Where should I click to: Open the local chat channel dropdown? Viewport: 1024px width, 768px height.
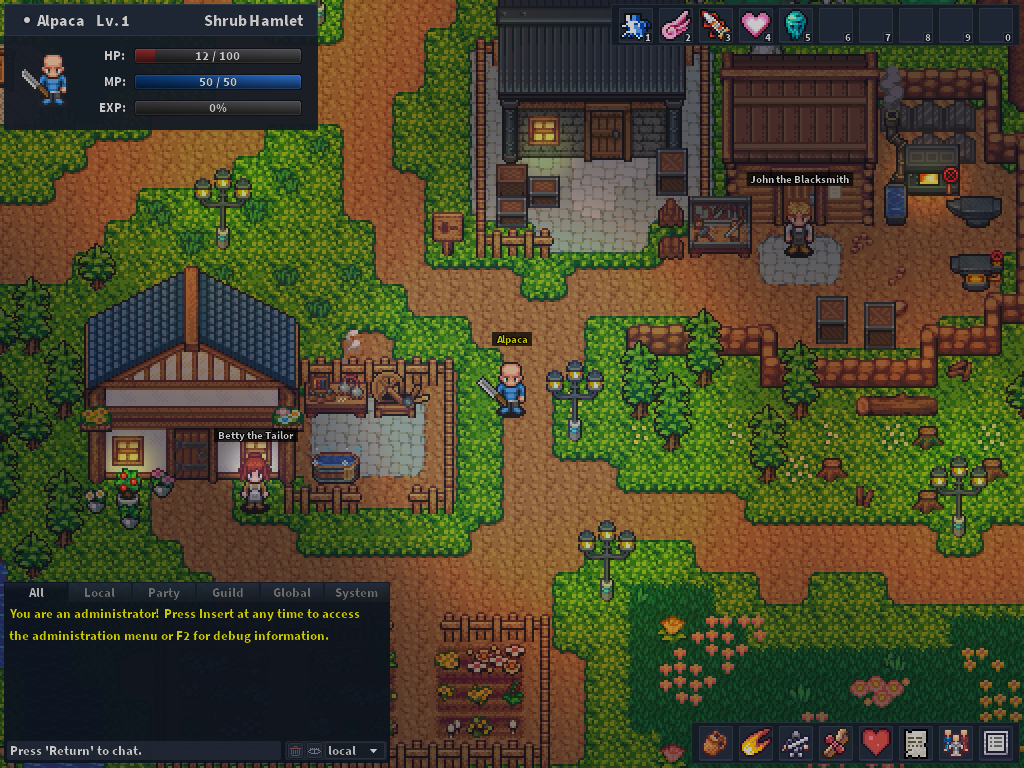coord(354,750)
